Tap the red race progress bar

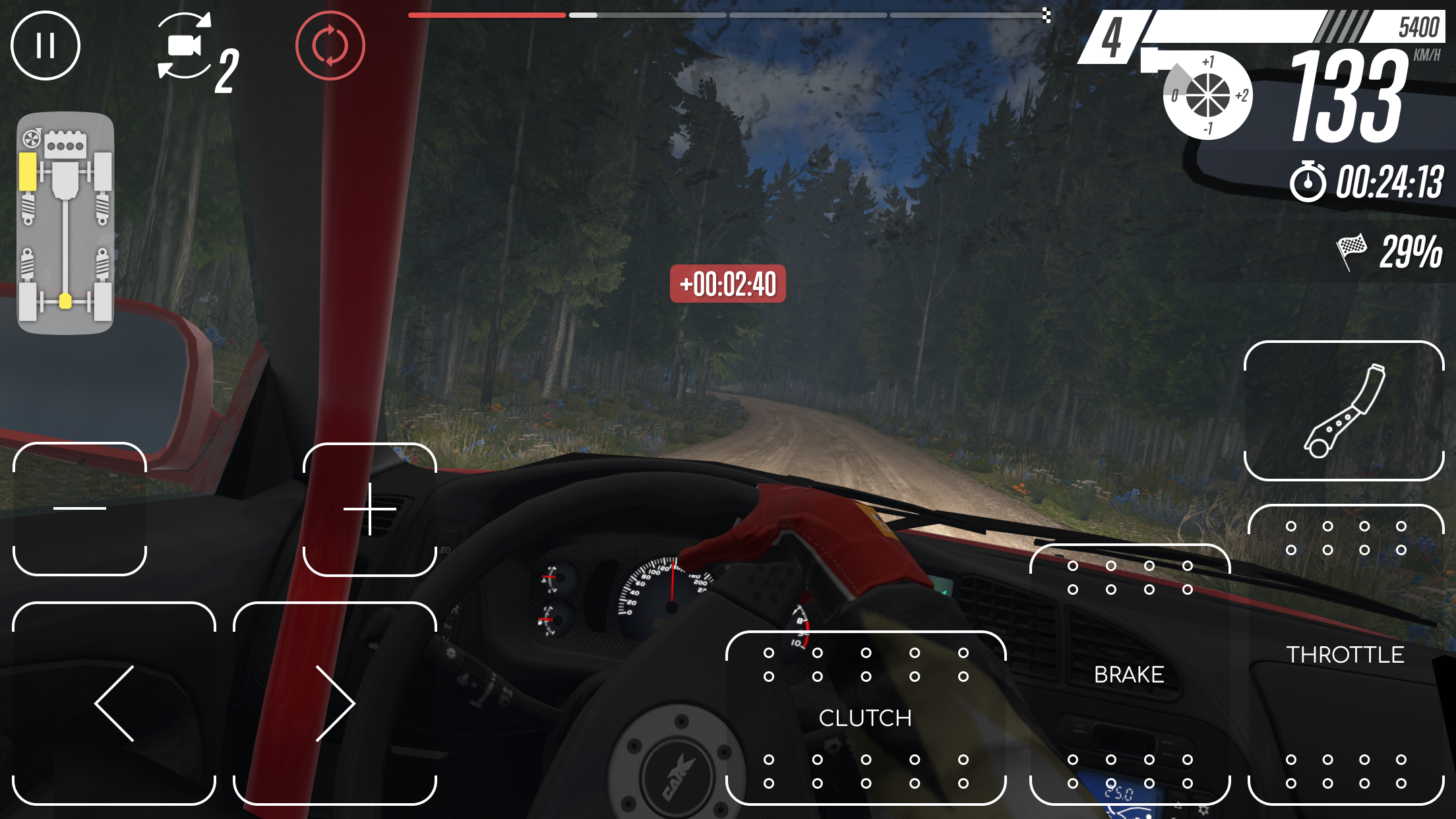click(486, 15)
